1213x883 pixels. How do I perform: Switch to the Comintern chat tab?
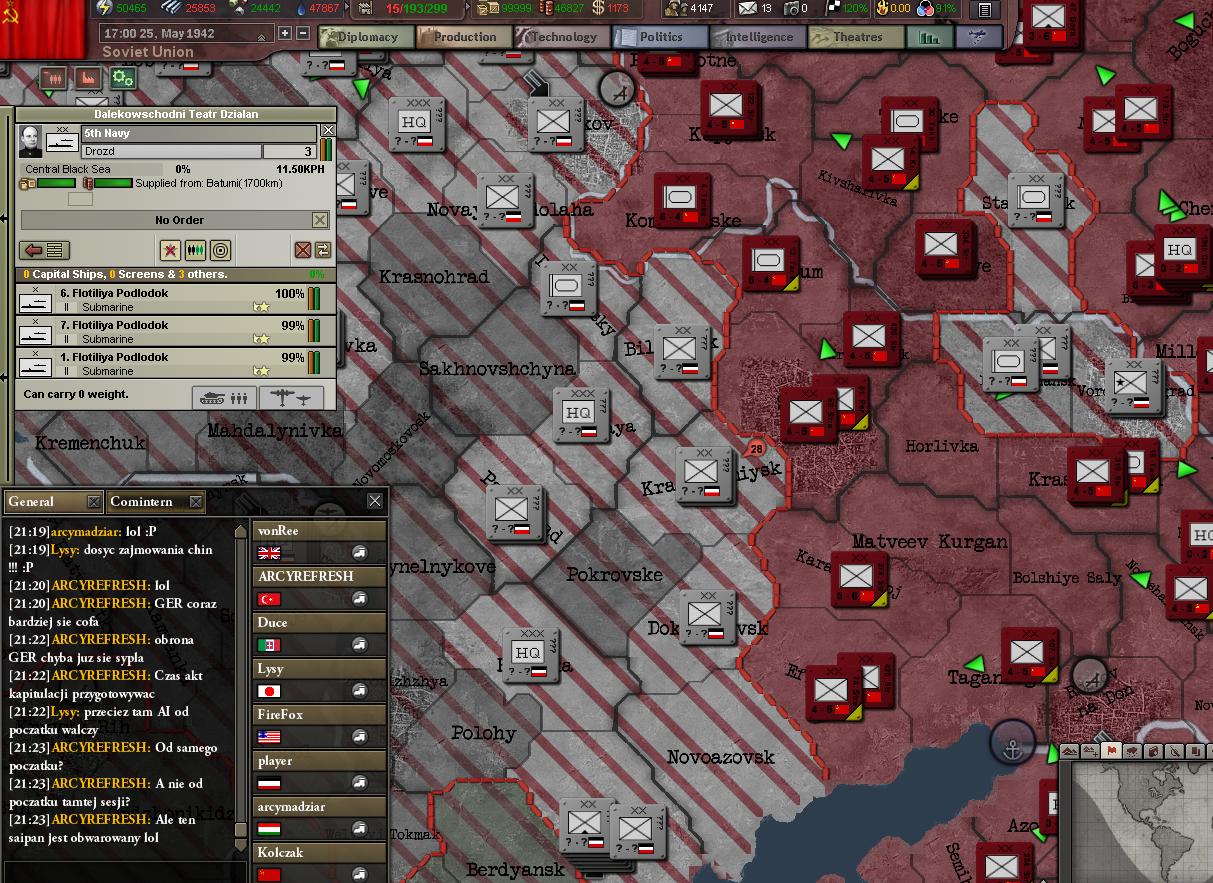coord(141,501)
